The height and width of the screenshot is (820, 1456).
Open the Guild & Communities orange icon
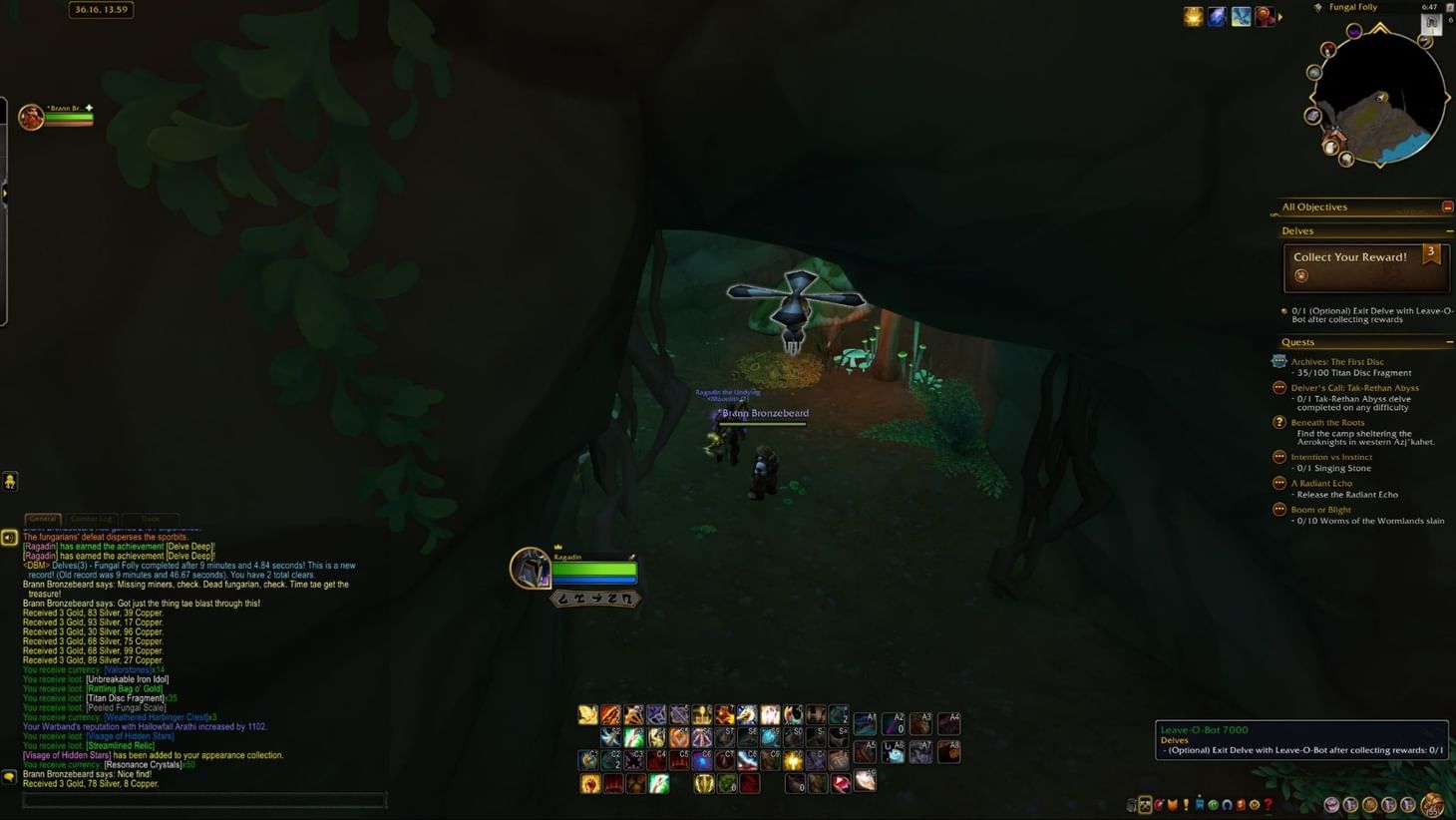[x=1173, y=804]
